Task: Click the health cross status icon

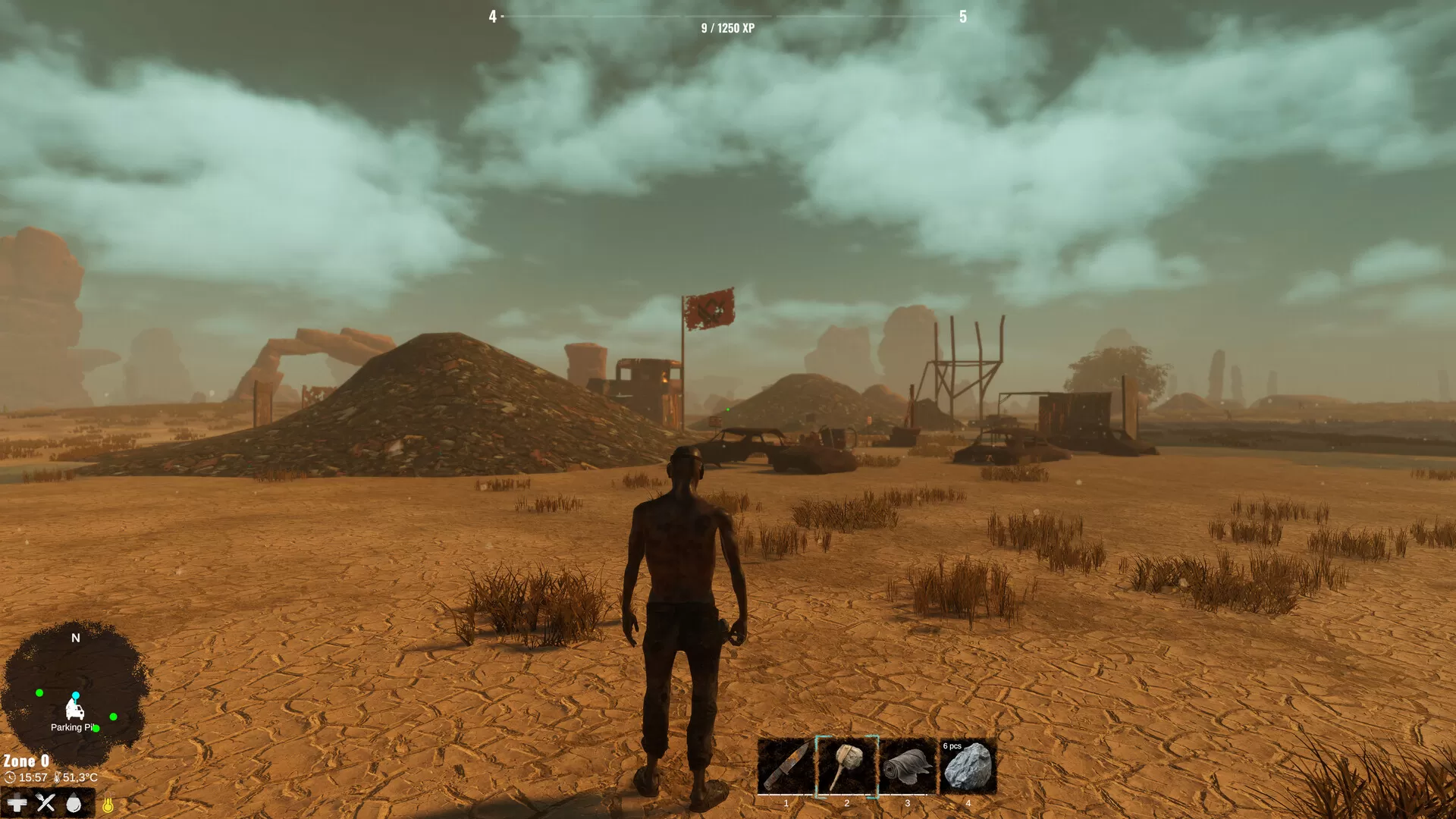Action: 17,803
